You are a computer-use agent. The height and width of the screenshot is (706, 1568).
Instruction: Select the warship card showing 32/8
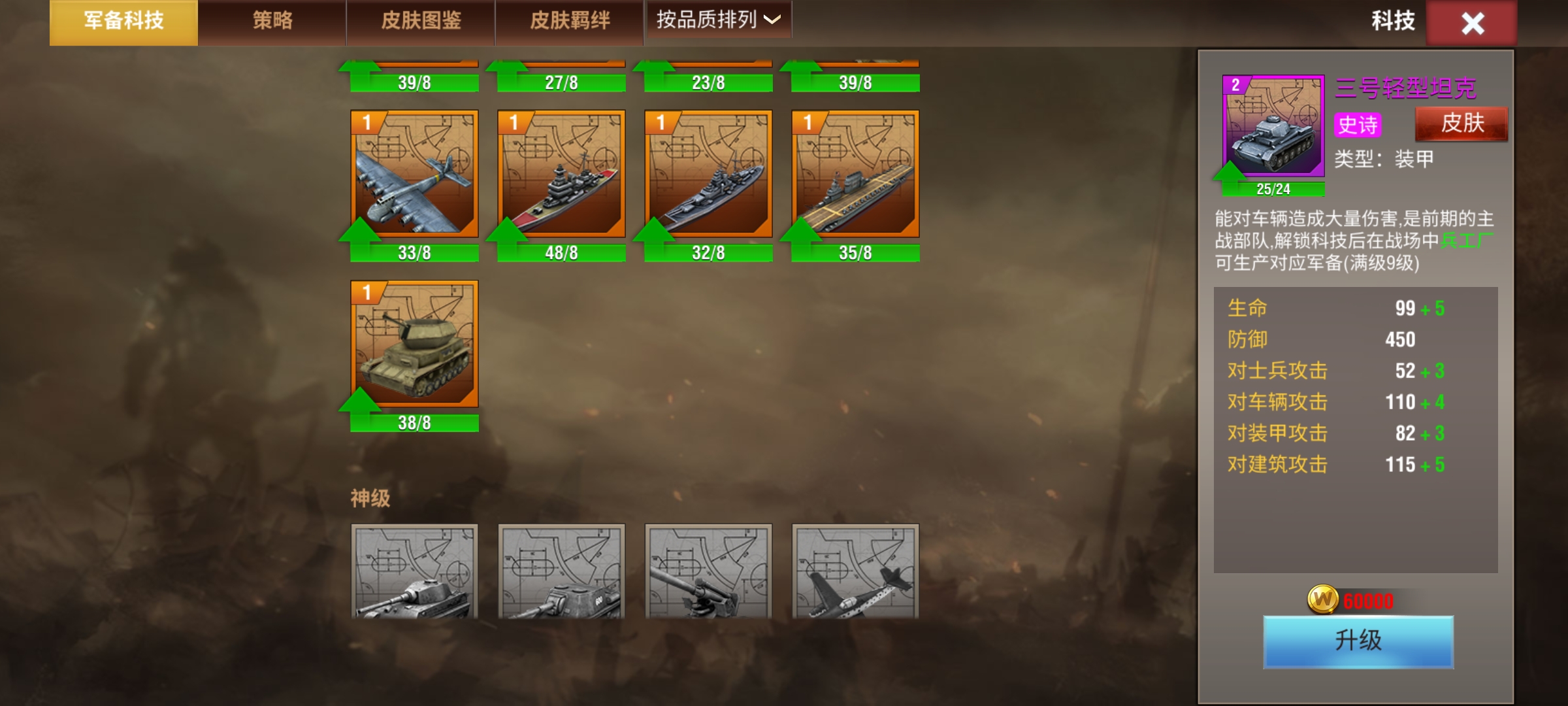point(708,174)
